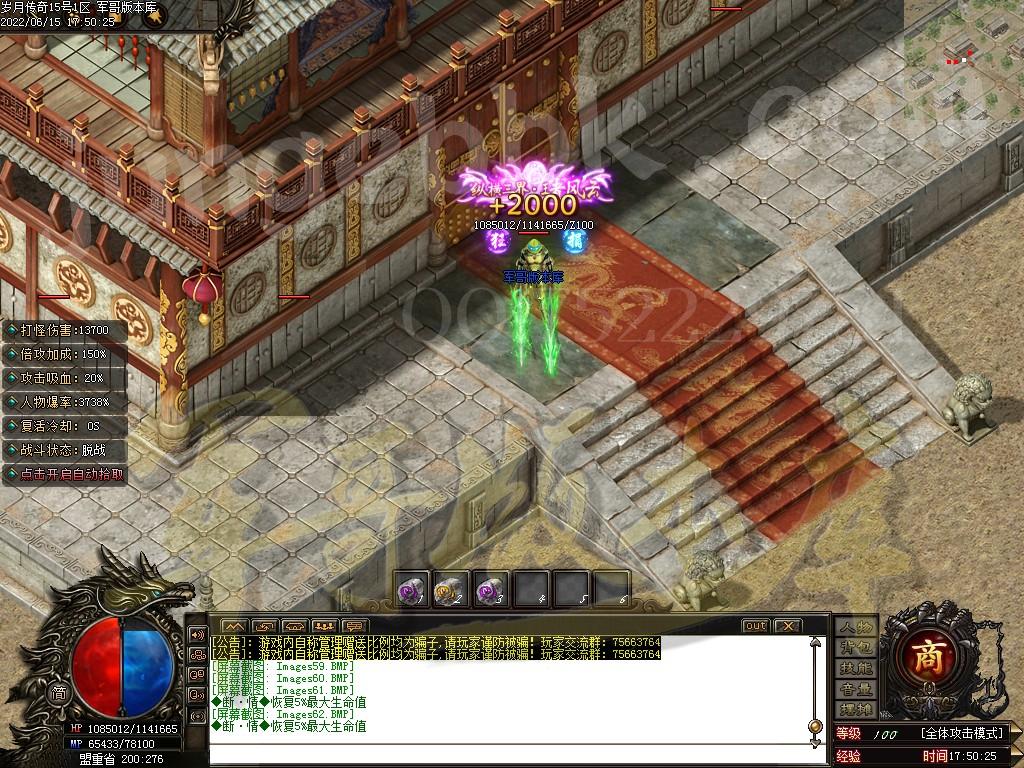Use the golden item in hotbar slot 2
1024x768 pixels.
pyautogui.click(x=450, y=590)
